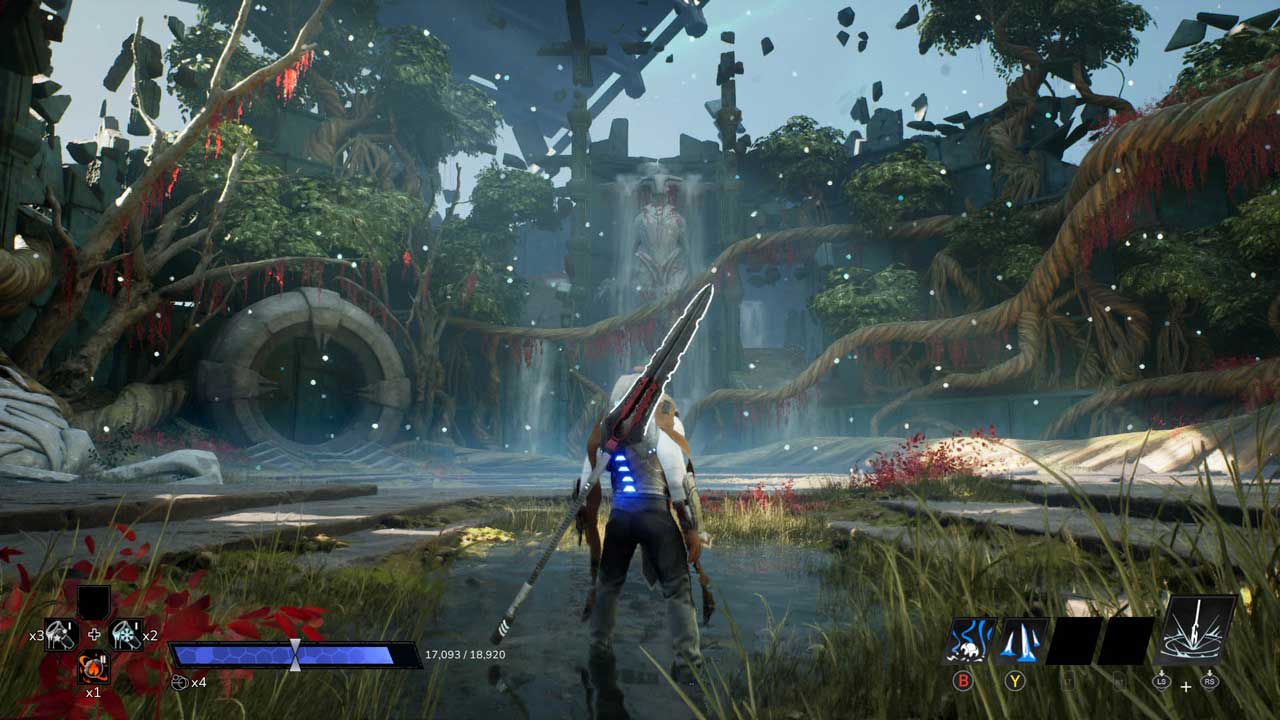Select the star flask consumable slot
1280x720 pixels.
(61, 633)
